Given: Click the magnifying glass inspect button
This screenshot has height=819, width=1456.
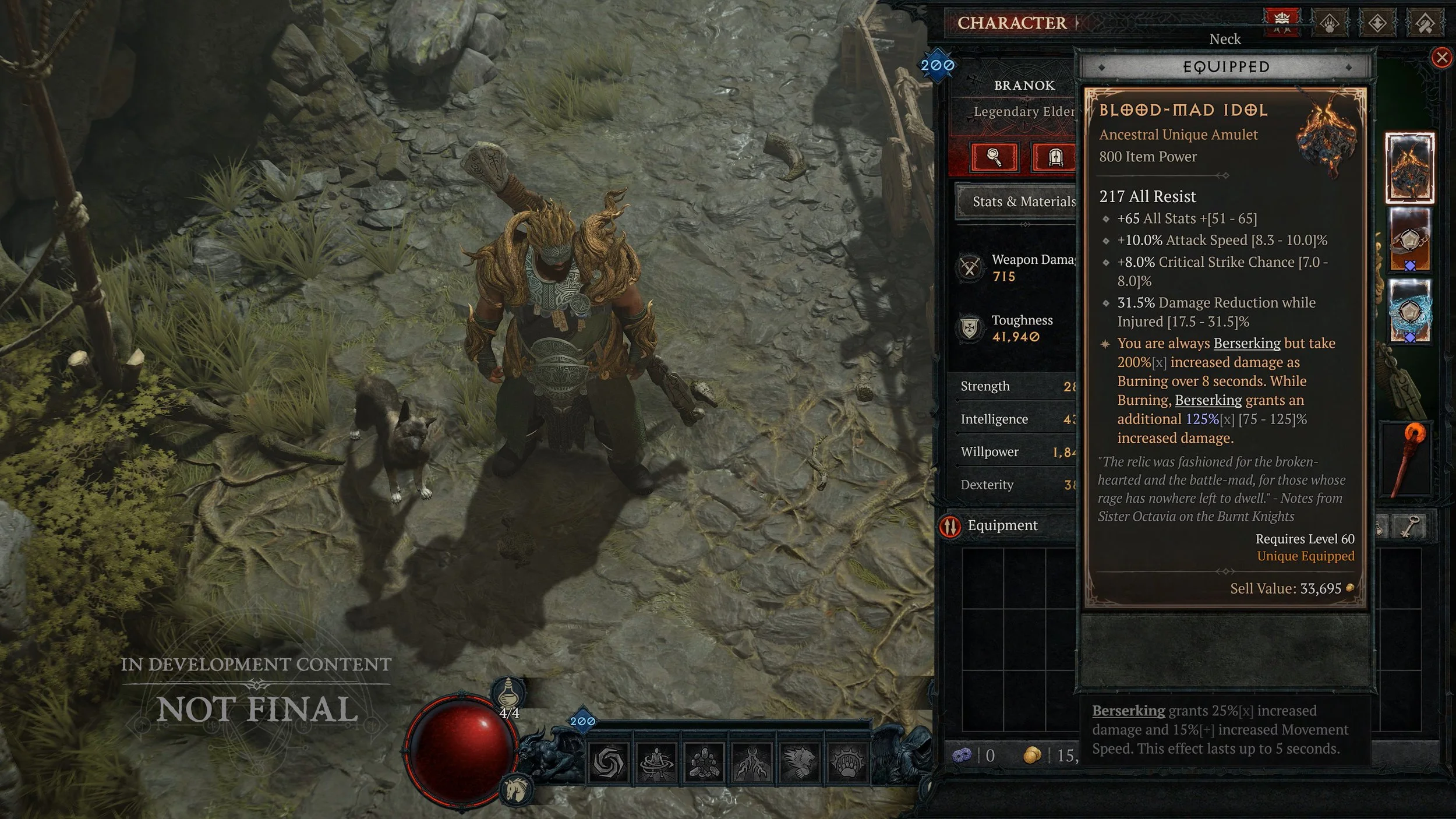Looking at the screenshot, I should [x=995, y=157].
